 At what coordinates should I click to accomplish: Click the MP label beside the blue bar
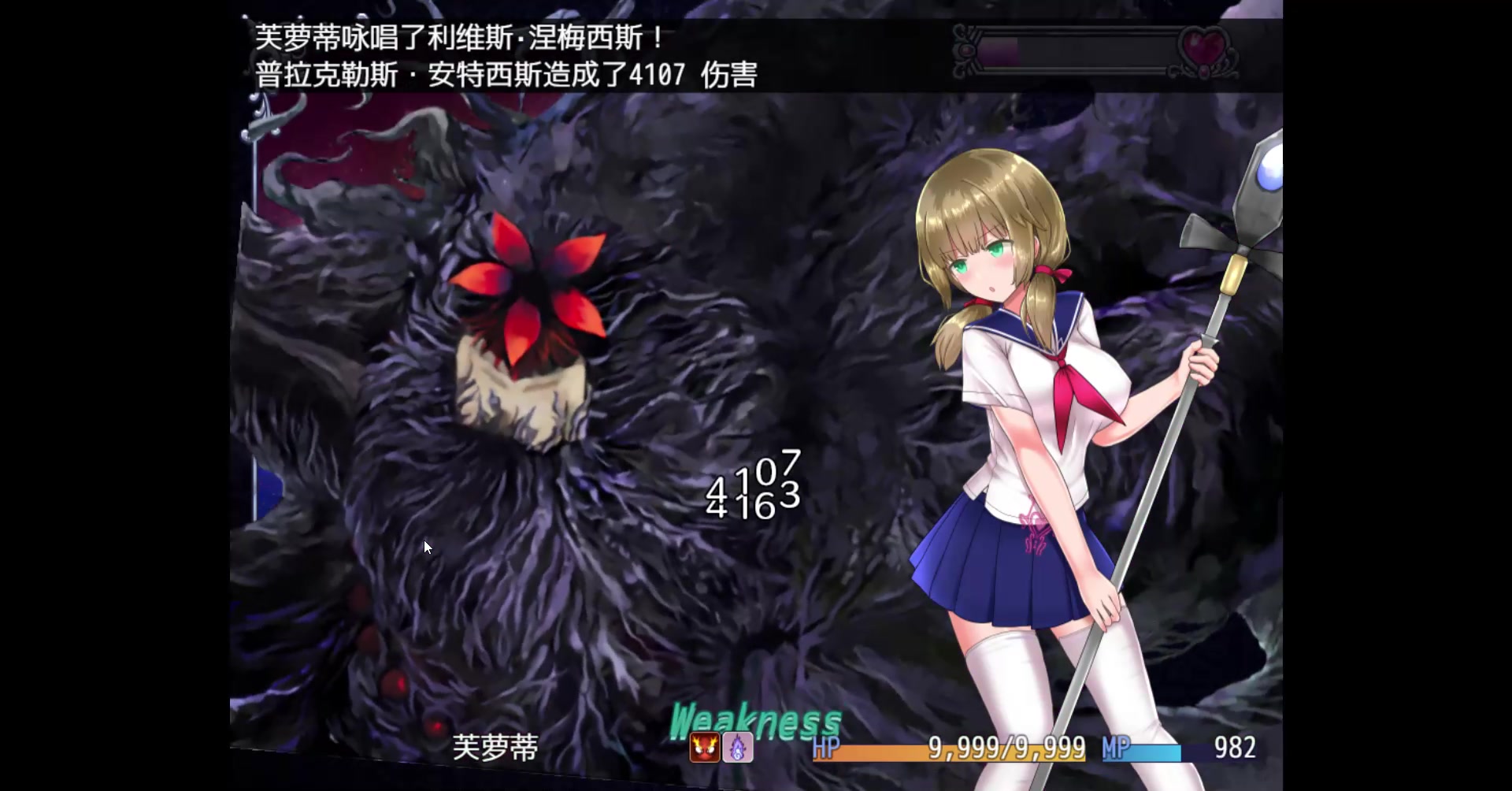coord(1116,747)
